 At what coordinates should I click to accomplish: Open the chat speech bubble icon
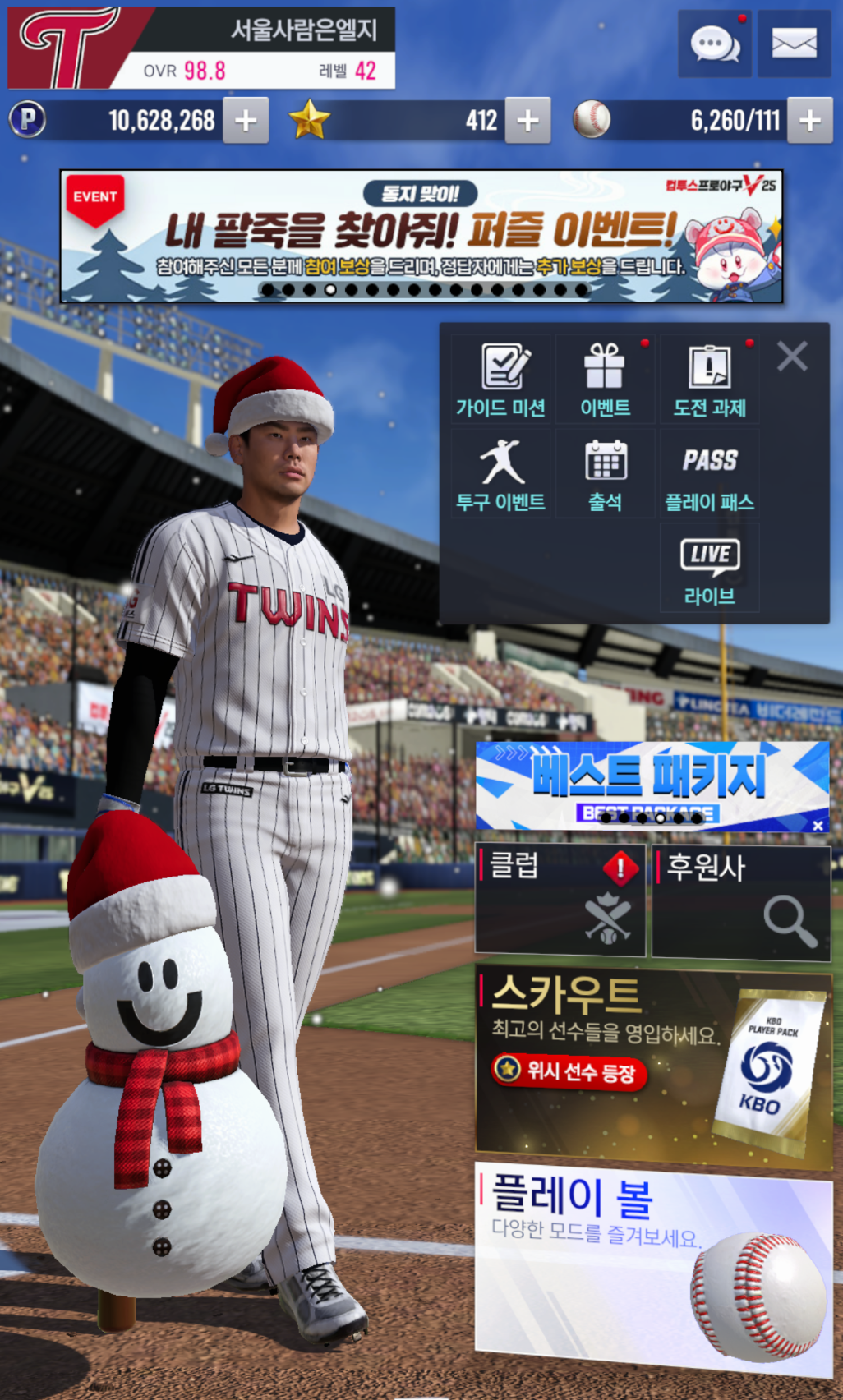coord(715,44)
